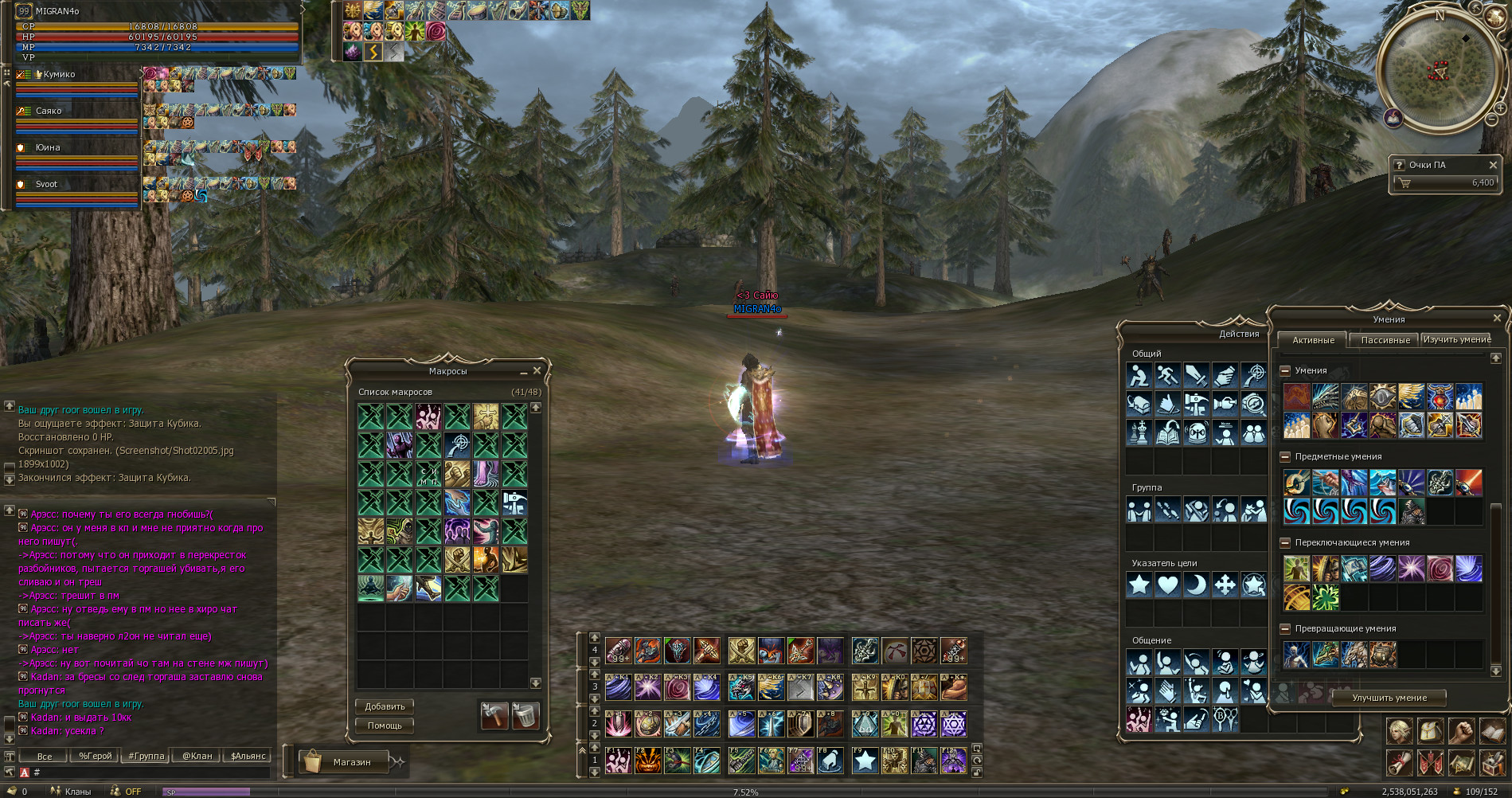
Task: Select the @Клан chat tab
Action: [x=197, y=756]
